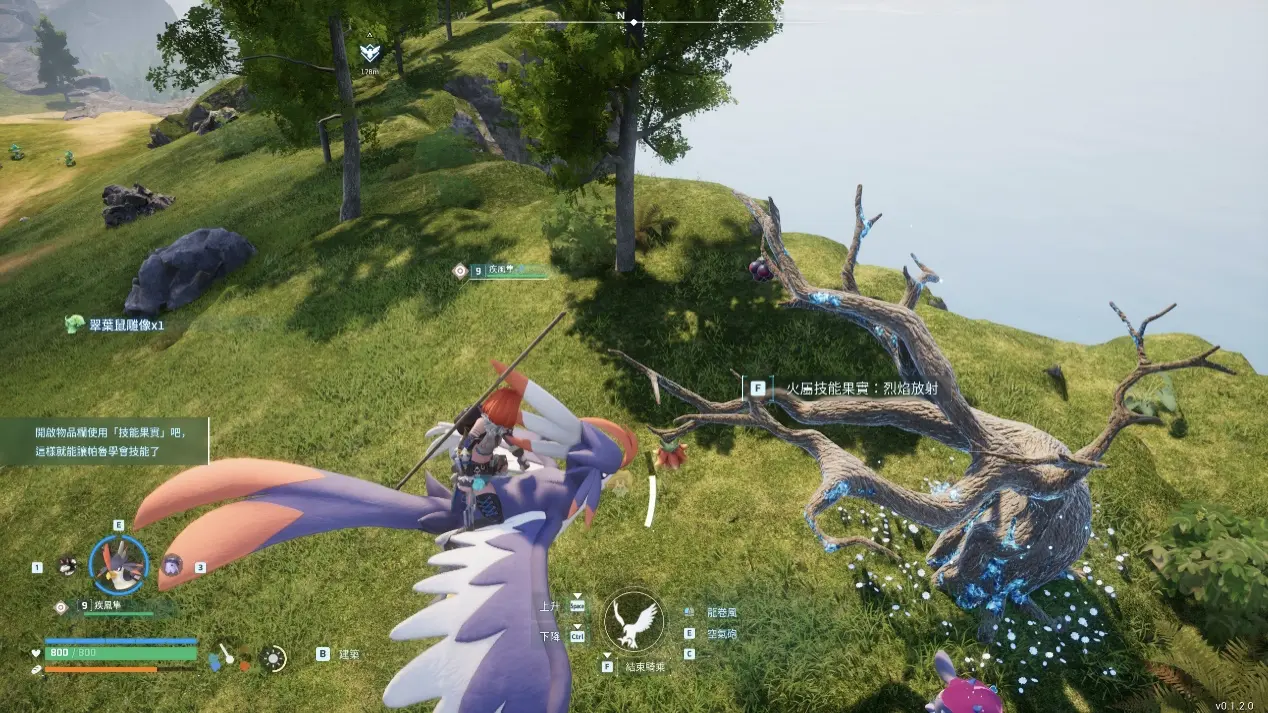Switch to the black-and-white pal icon
This screenshot has width=1268, height=713.
(x=67, y=566)
